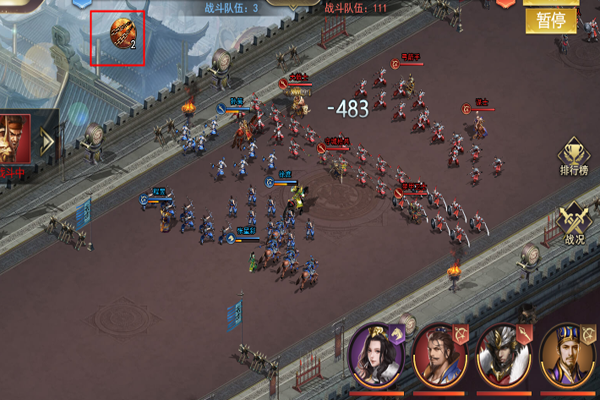600x400 pixels.
Task: Expand the left panel with the arrow
Action: [46, 140]
